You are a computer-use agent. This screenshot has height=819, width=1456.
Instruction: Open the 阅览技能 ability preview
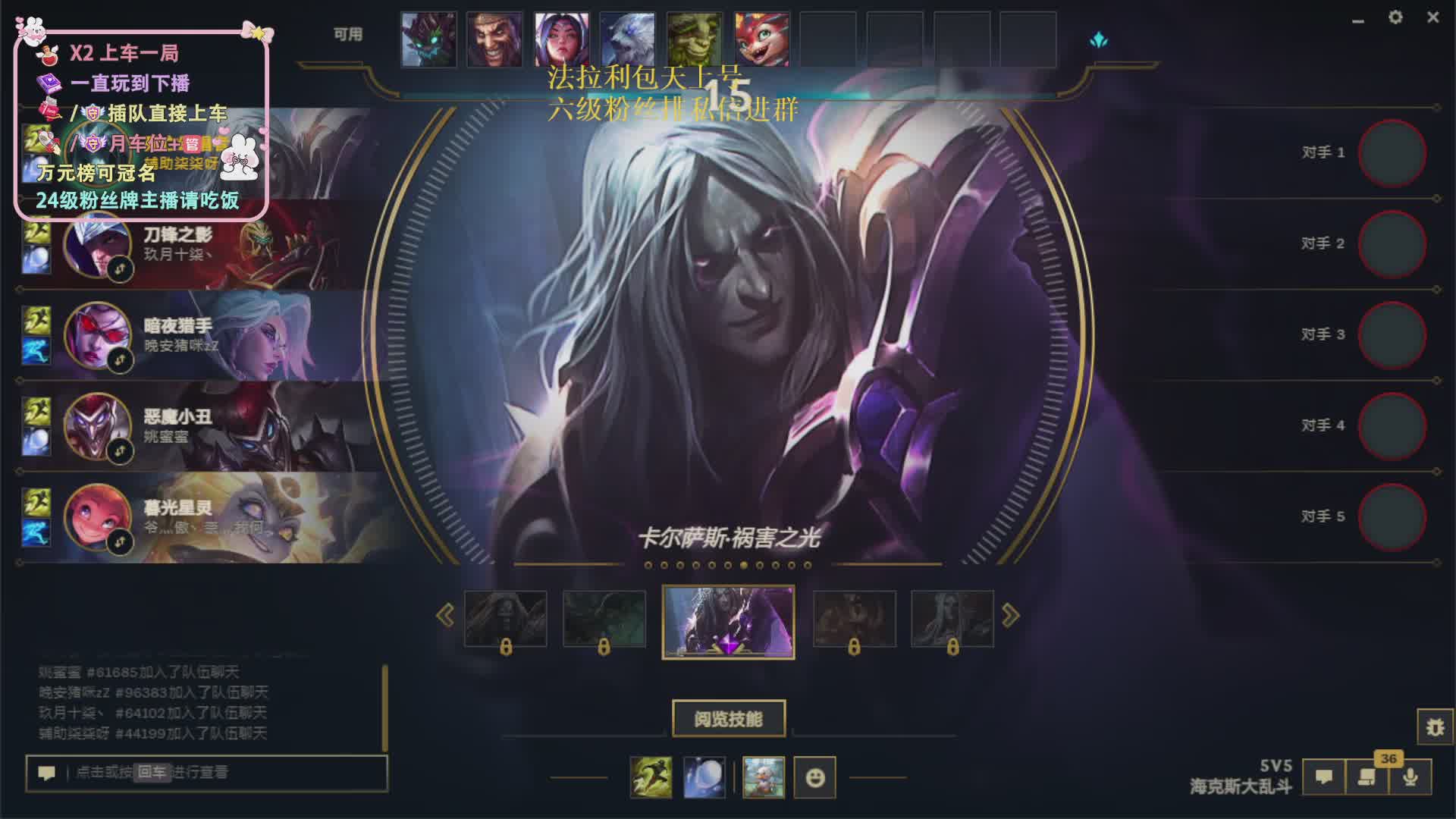pos(728,718)
